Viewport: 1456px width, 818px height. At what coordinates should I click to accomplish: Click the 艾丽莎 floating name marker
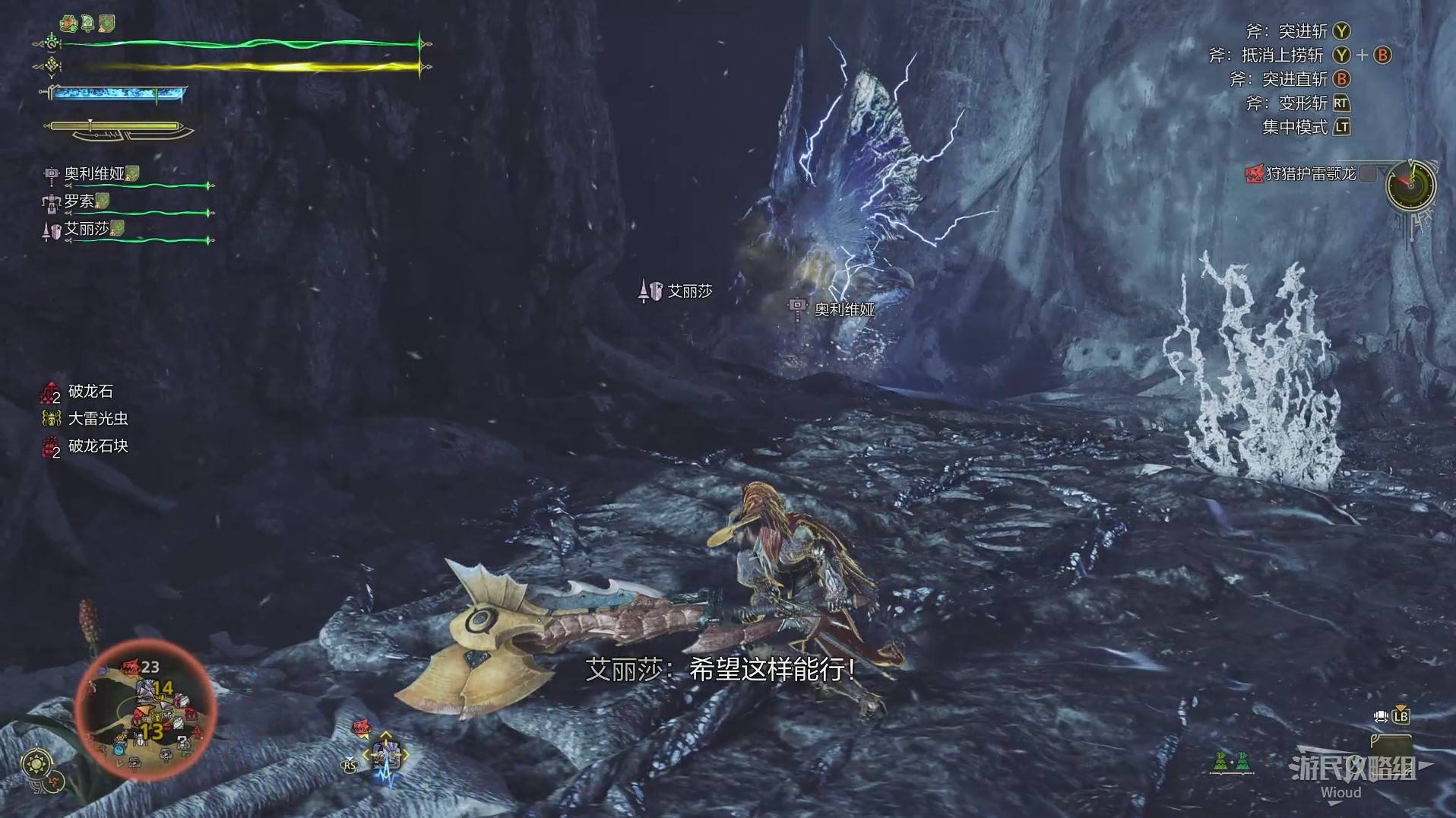pos(689,291)
